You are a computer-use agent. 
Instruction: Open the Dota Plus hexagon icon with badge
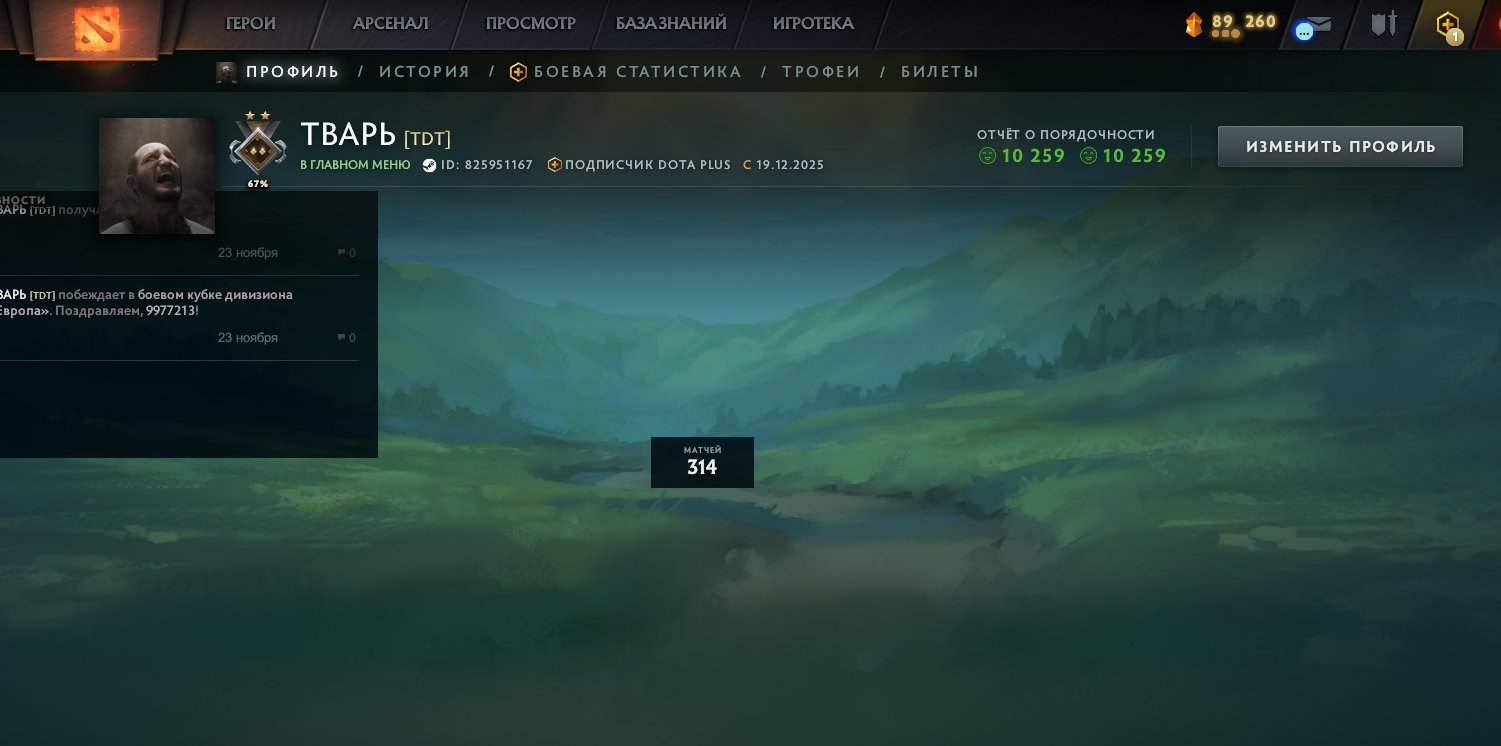[1447, 24]
